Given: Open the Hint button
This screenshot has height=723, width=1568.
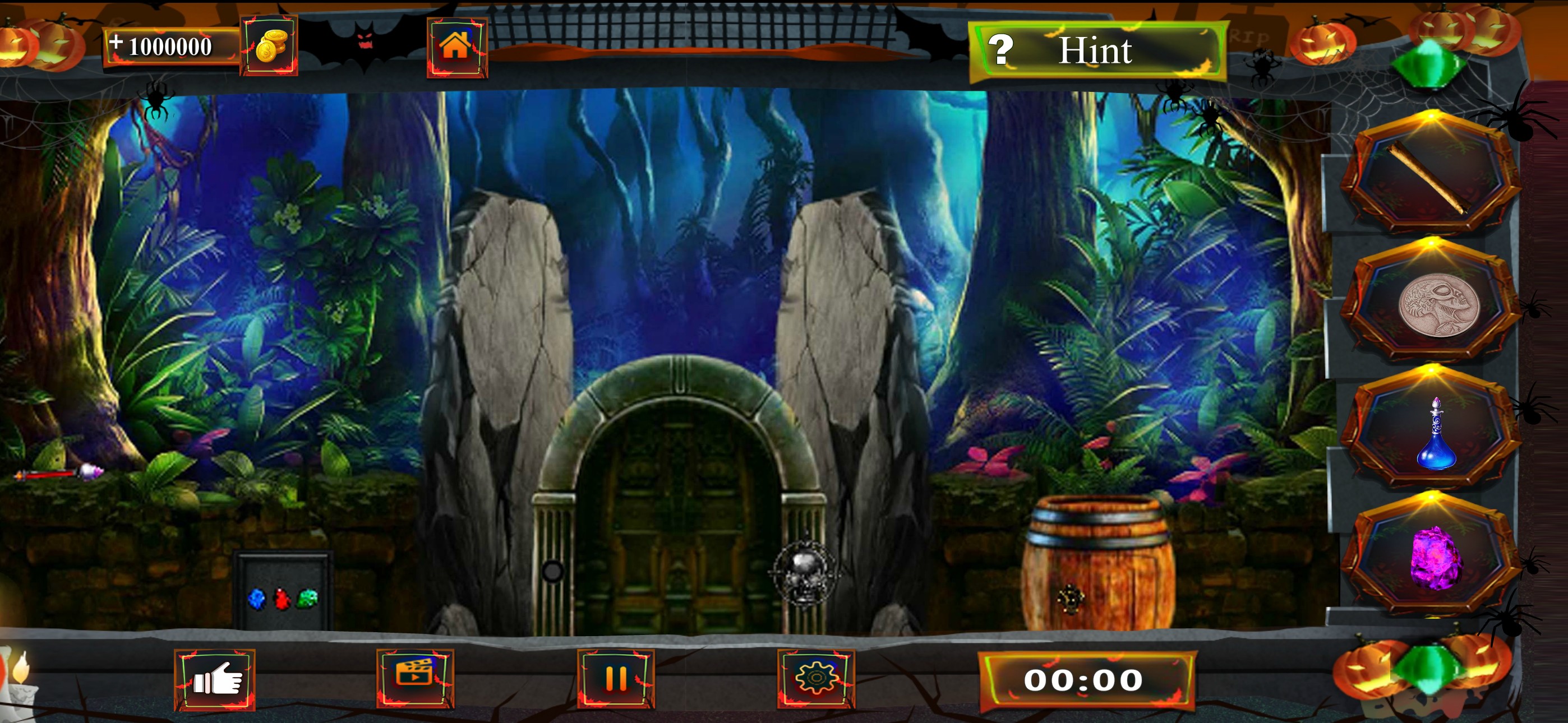Looking at the screenshot, I should pos(1096,50).
